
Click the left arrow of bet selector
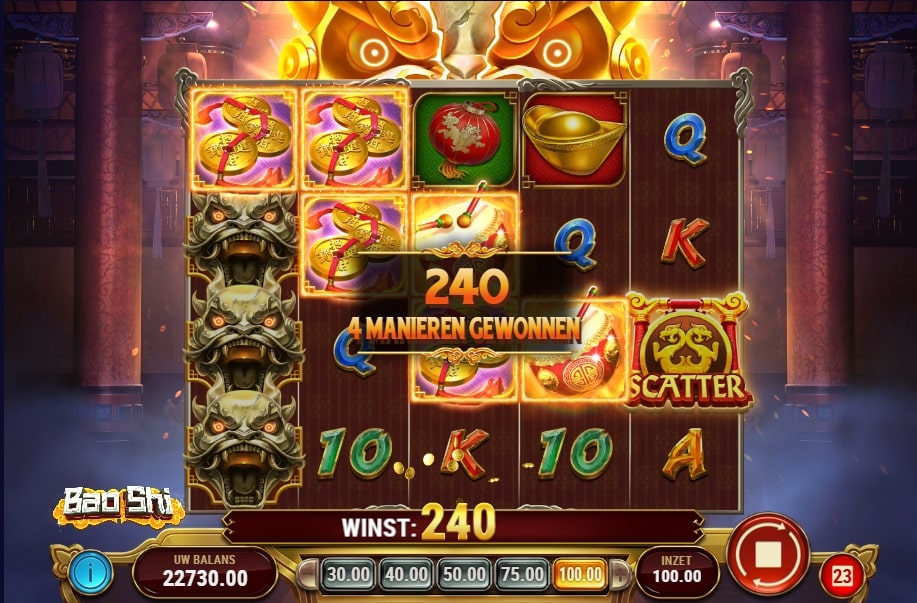click(310, 576)
